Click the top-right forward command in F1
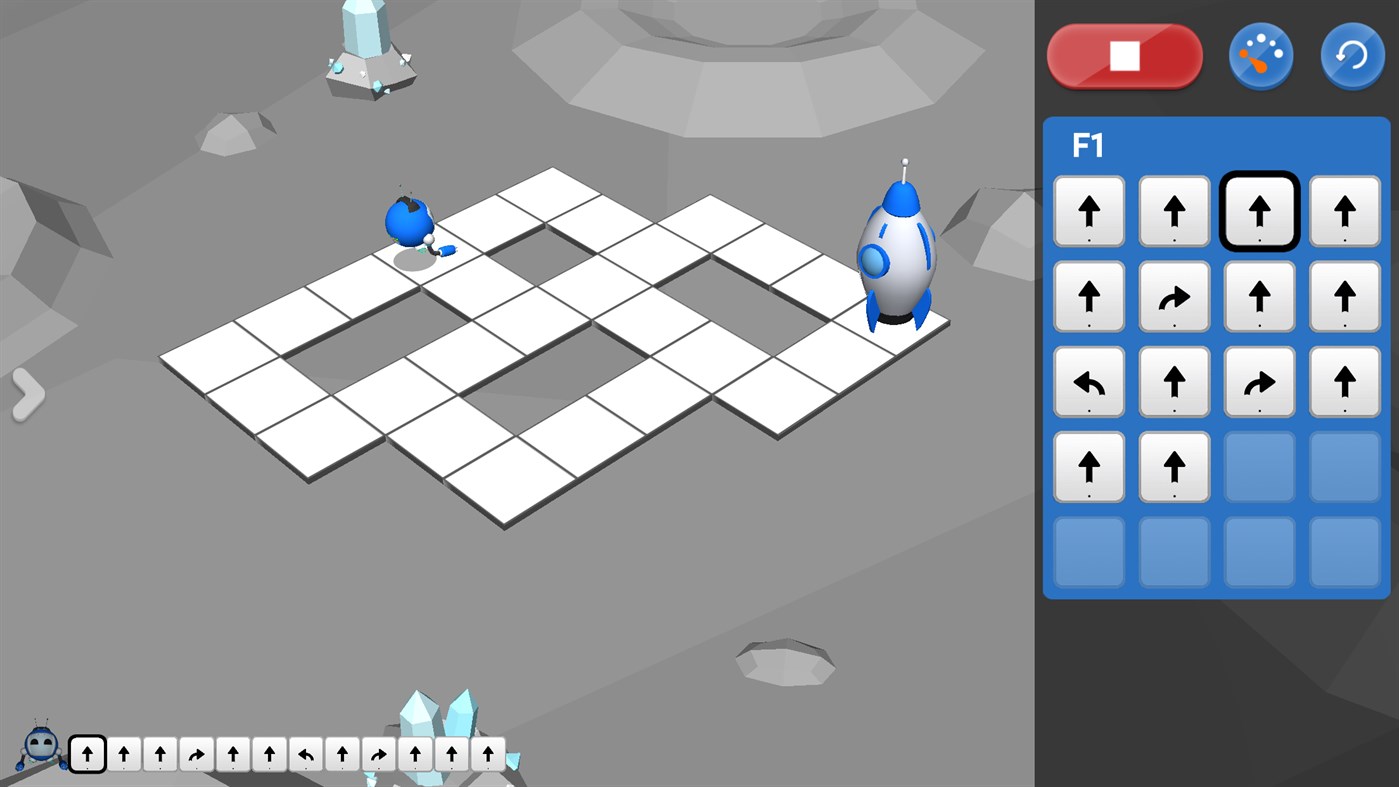1399x787 pixels. click(x=1344, y=211)
